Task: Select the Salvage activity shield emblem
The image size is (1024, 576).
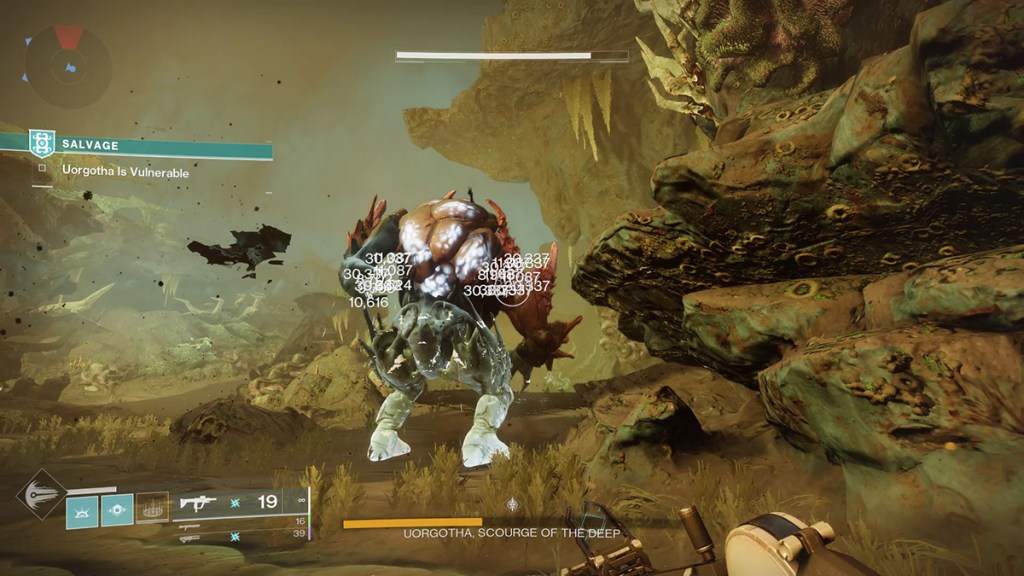Action: [x=41, y=144]
